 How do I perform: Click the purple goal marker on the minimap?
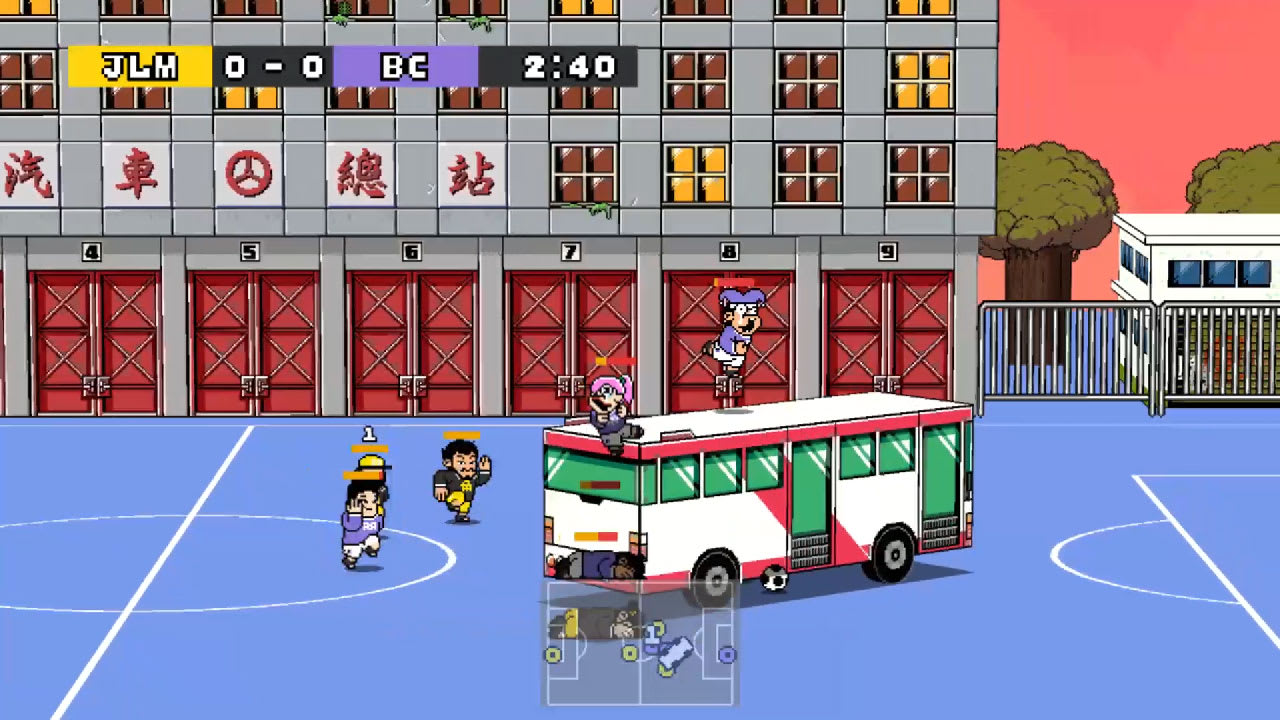pyautogui.click(x=727, y=654)
